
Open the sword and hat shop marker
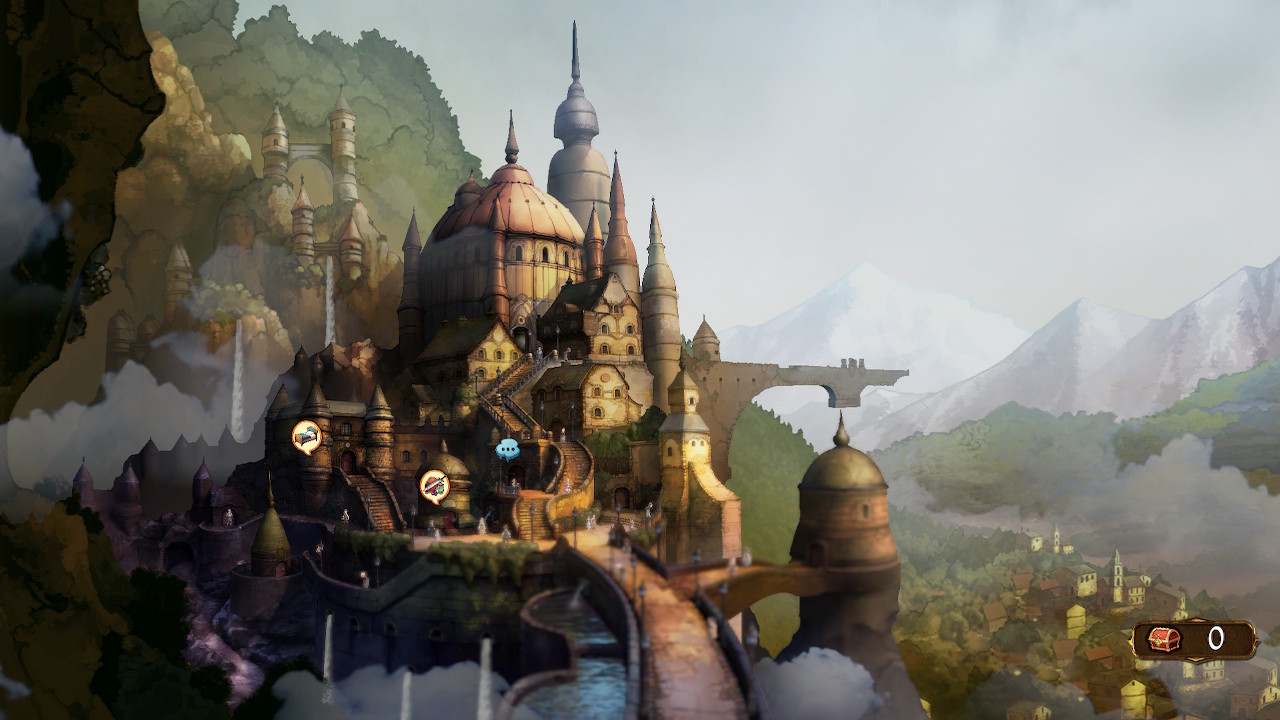coord(434,485)
